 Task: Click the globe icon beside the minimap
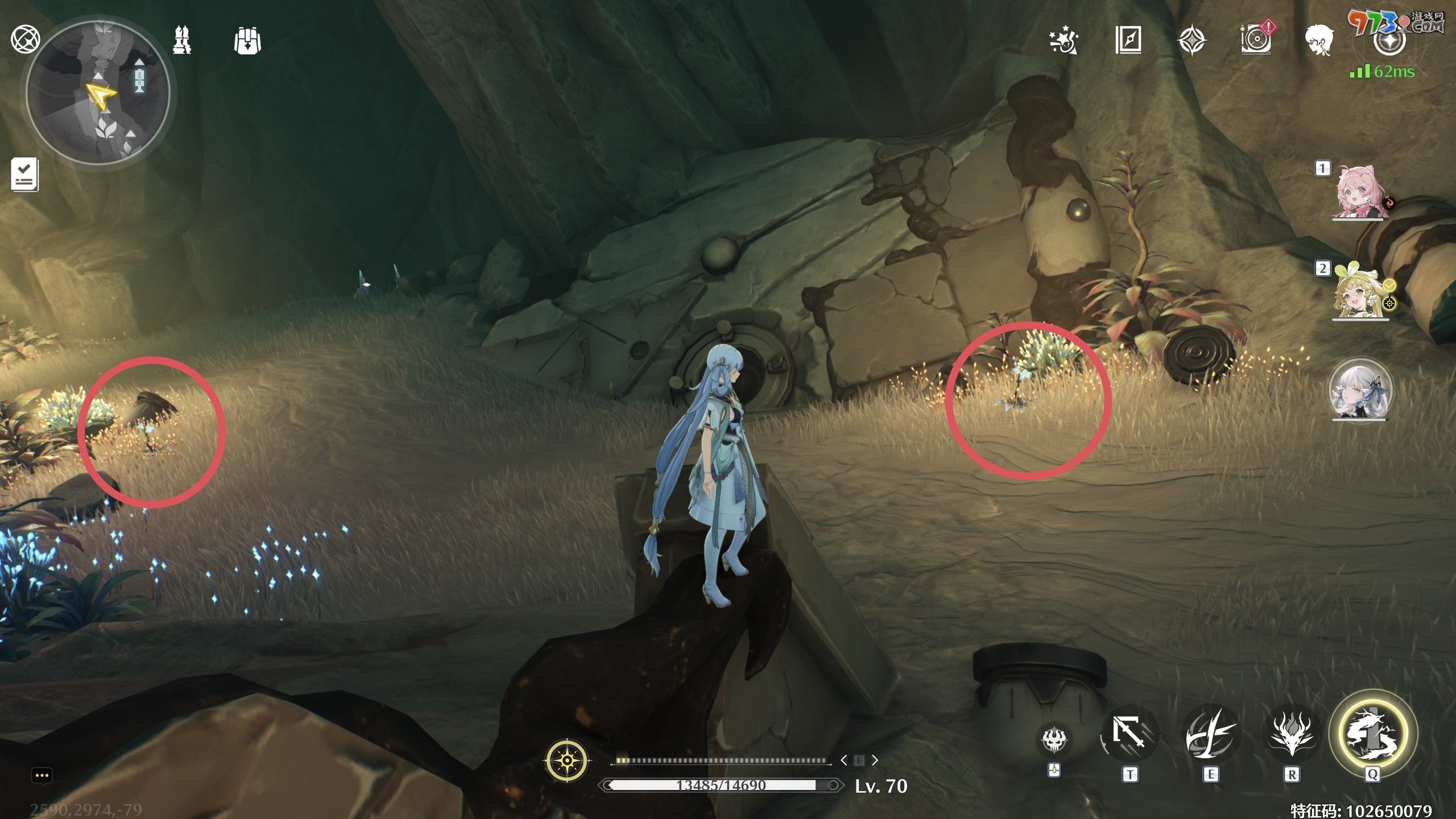click(25, 39)
